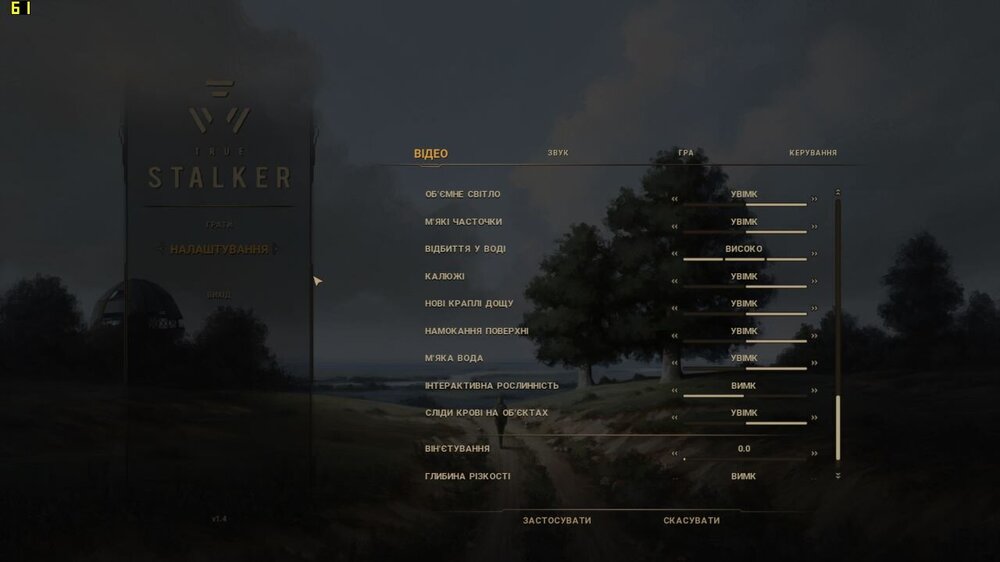
Task: Select the ВІДЕО tab
Action: point(431,153)
